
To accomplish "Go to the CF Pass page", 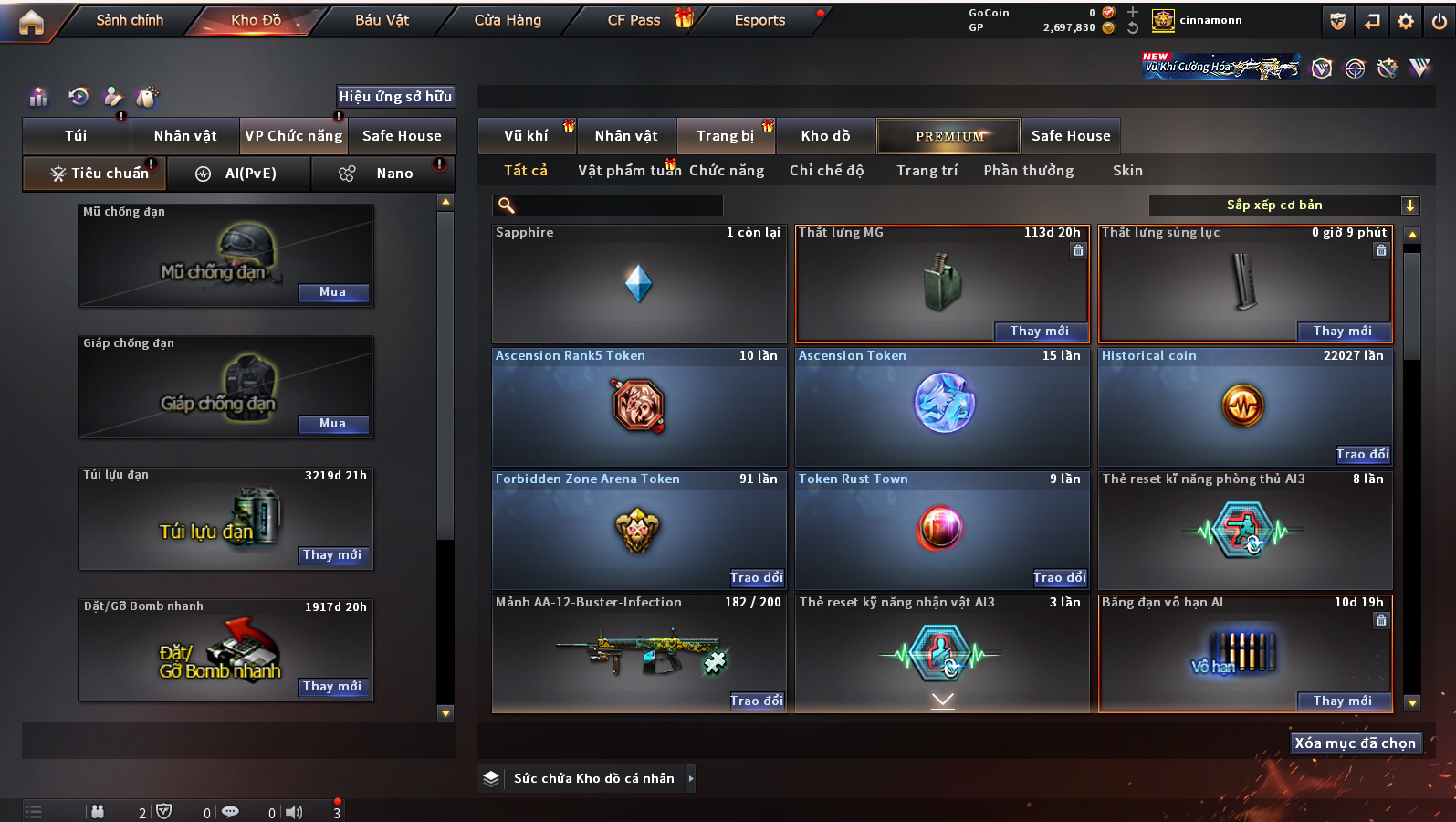I will click(x=634, y=20).
